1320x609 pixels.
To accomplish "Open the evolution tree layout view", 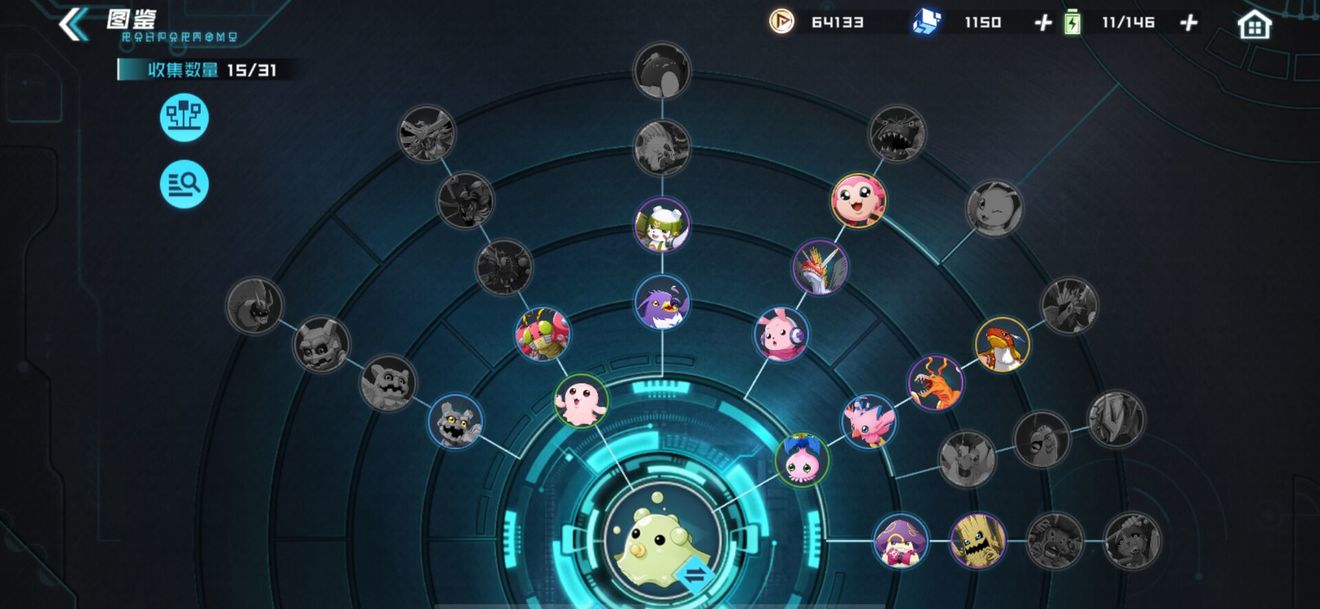I will [x=184, y=119].
